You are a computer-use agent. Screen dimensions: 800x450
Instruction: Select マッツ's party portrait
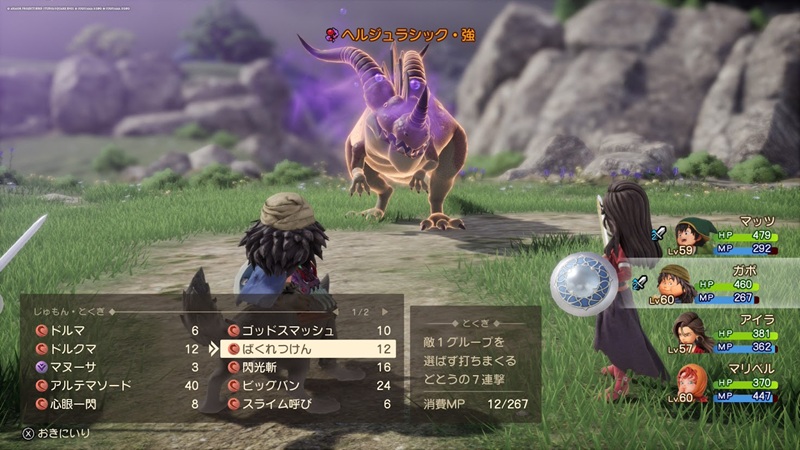coord(691,237)
